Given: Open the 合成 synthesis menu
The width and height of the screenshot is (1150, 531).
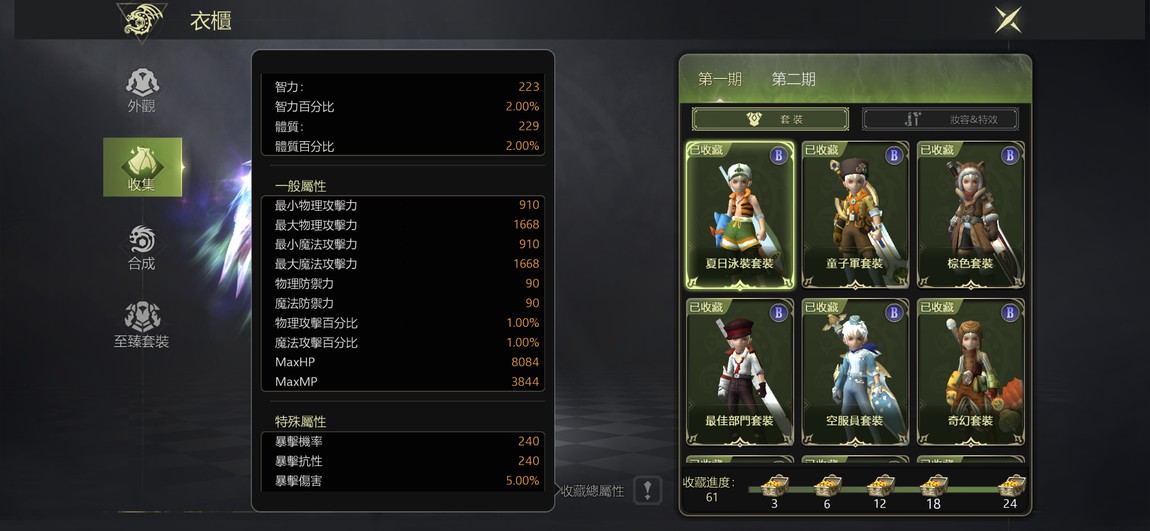Looking at the screenshot, I should (x=142, y=247).
